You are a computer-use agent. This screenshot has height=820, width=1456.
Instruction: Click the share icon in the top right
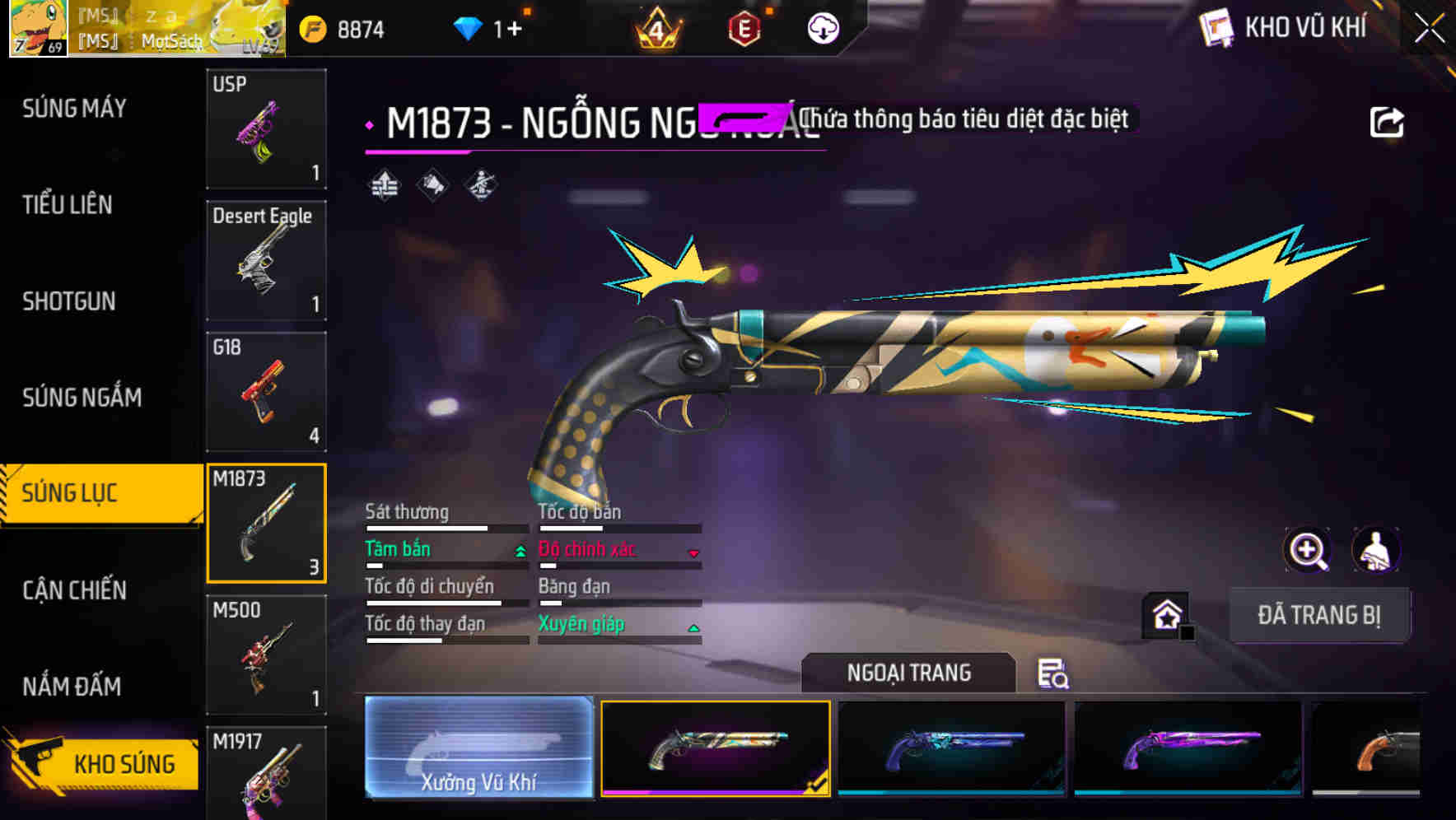1388,122
